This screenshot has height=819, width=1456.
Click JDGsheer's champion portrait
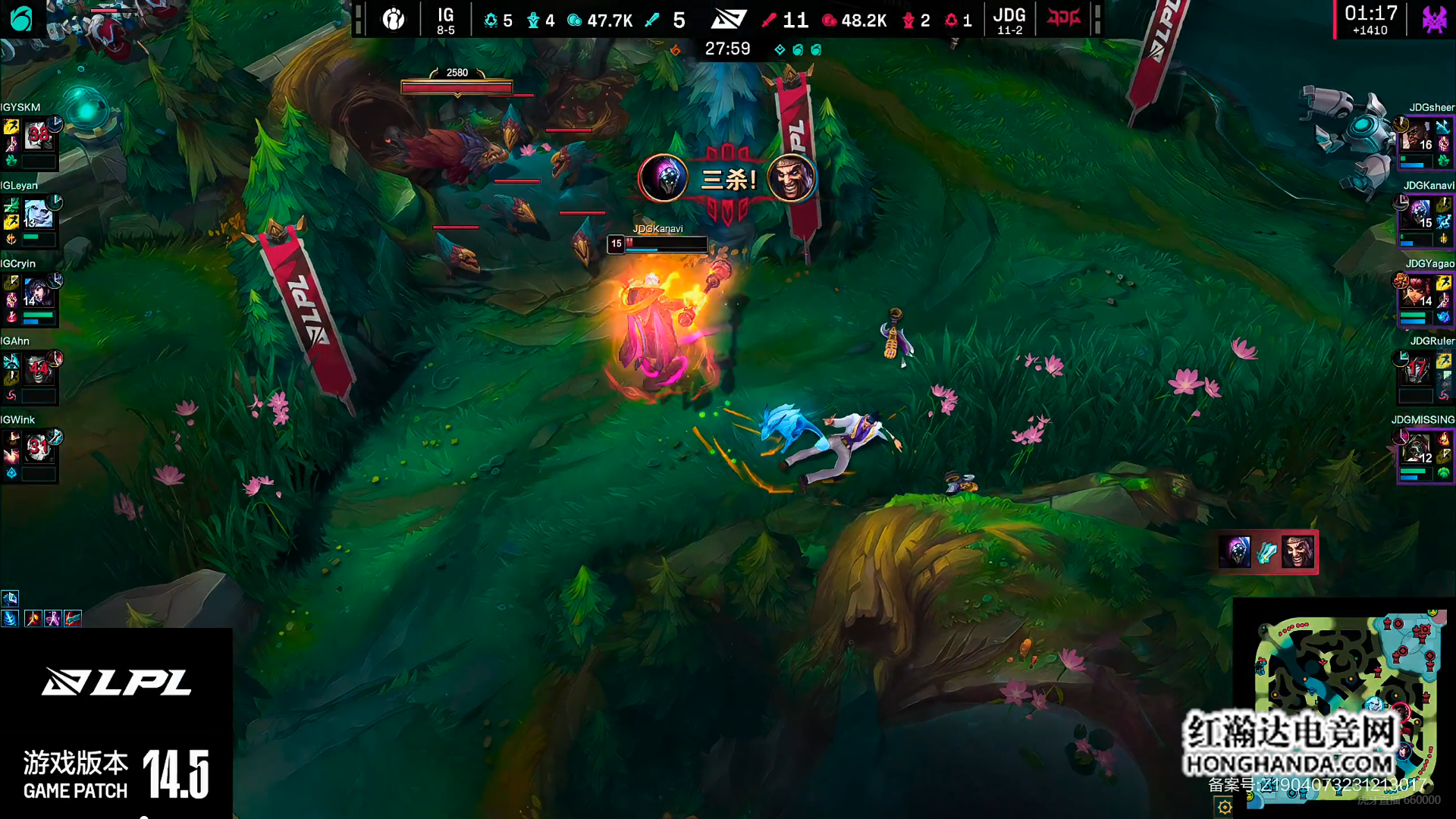pos(1415,136)
